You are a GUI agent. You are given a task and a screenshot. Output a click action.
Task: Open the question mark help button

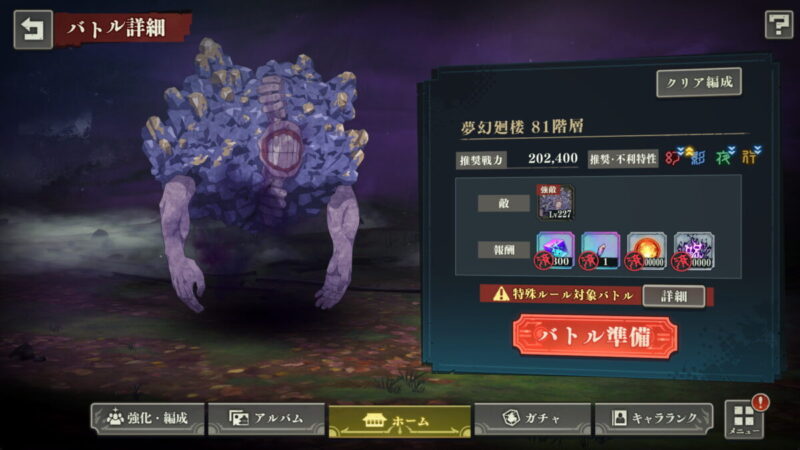[x=777, y=25]
